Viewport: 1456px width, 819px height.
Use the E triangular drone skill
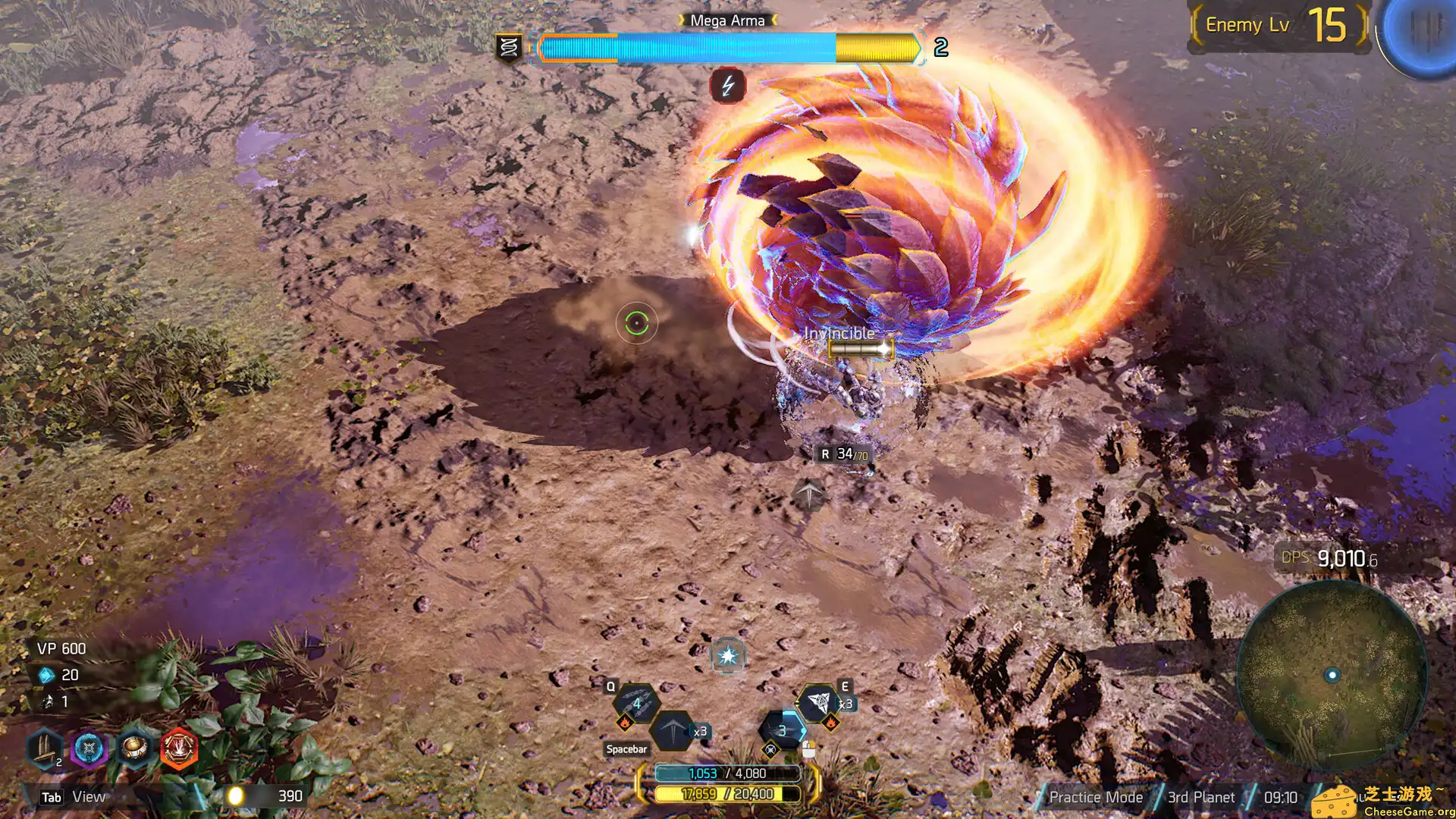[x=818, y=702]
